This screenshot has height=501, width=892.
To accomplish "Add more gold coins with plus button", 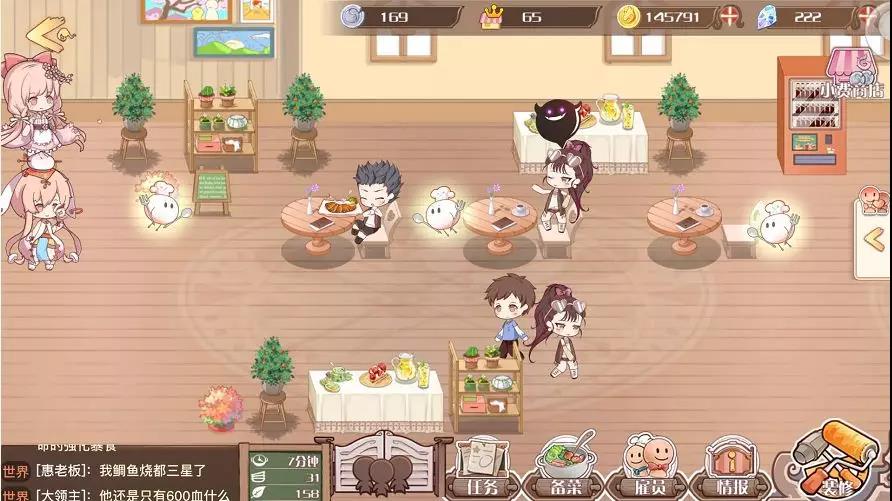I will [x=733, y=17].
